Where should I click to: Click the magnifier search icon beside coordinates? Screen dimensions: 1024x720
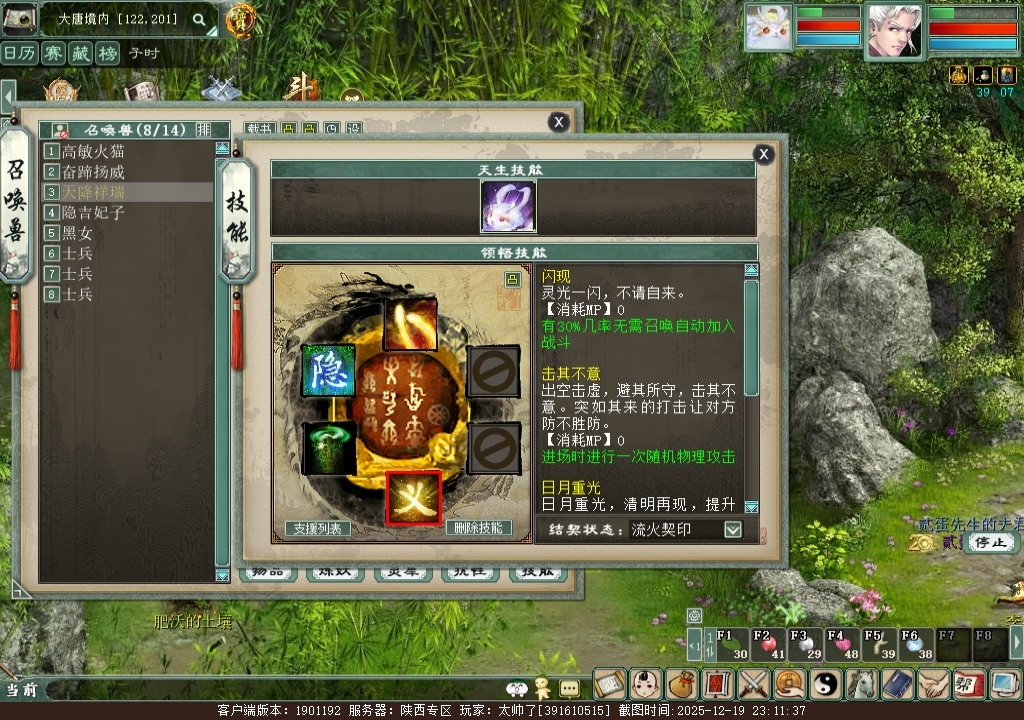[x=199, y=19]
